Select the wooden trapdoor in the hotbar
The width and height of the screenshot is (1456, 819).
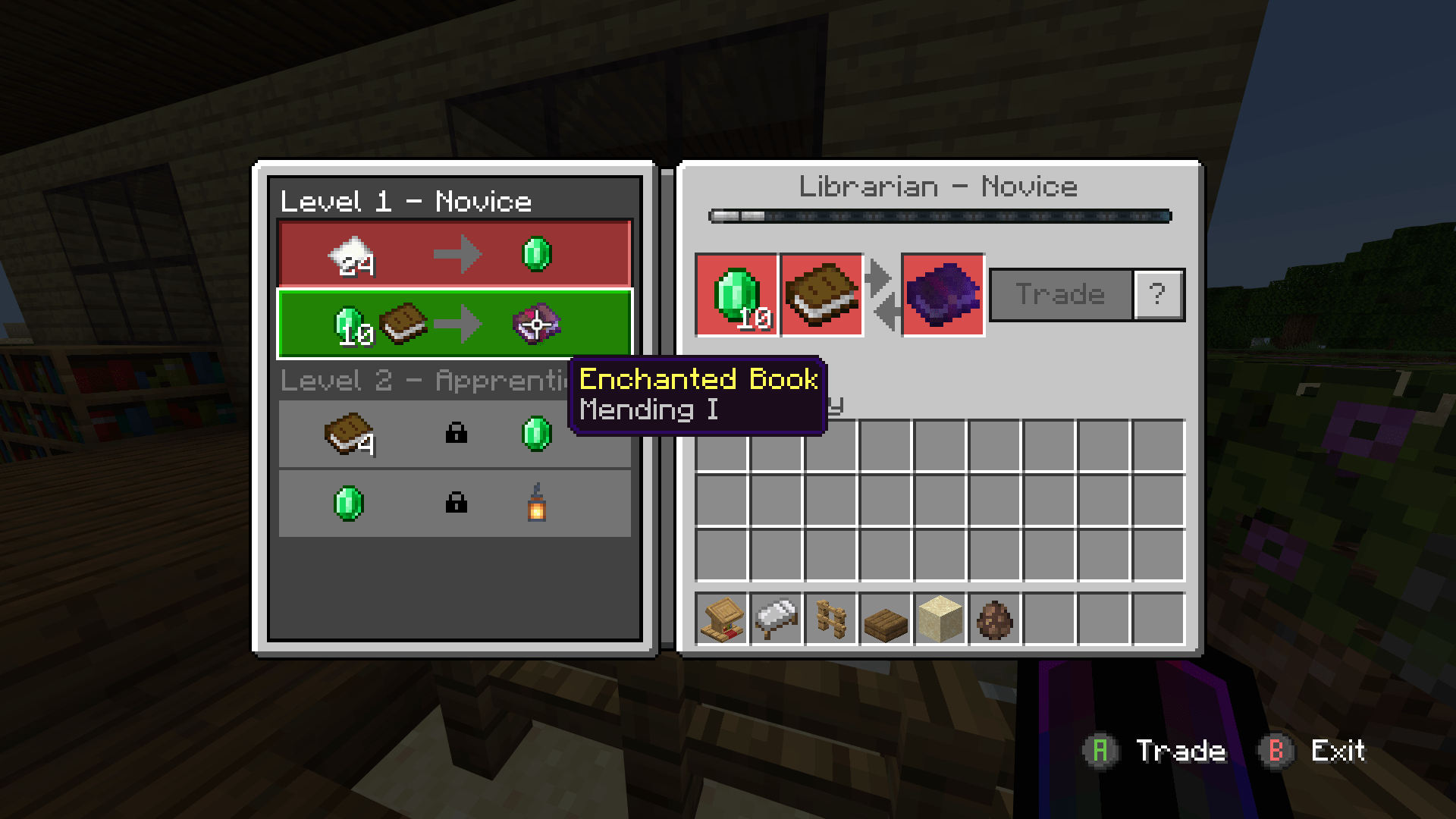click(x=885, y=620)
